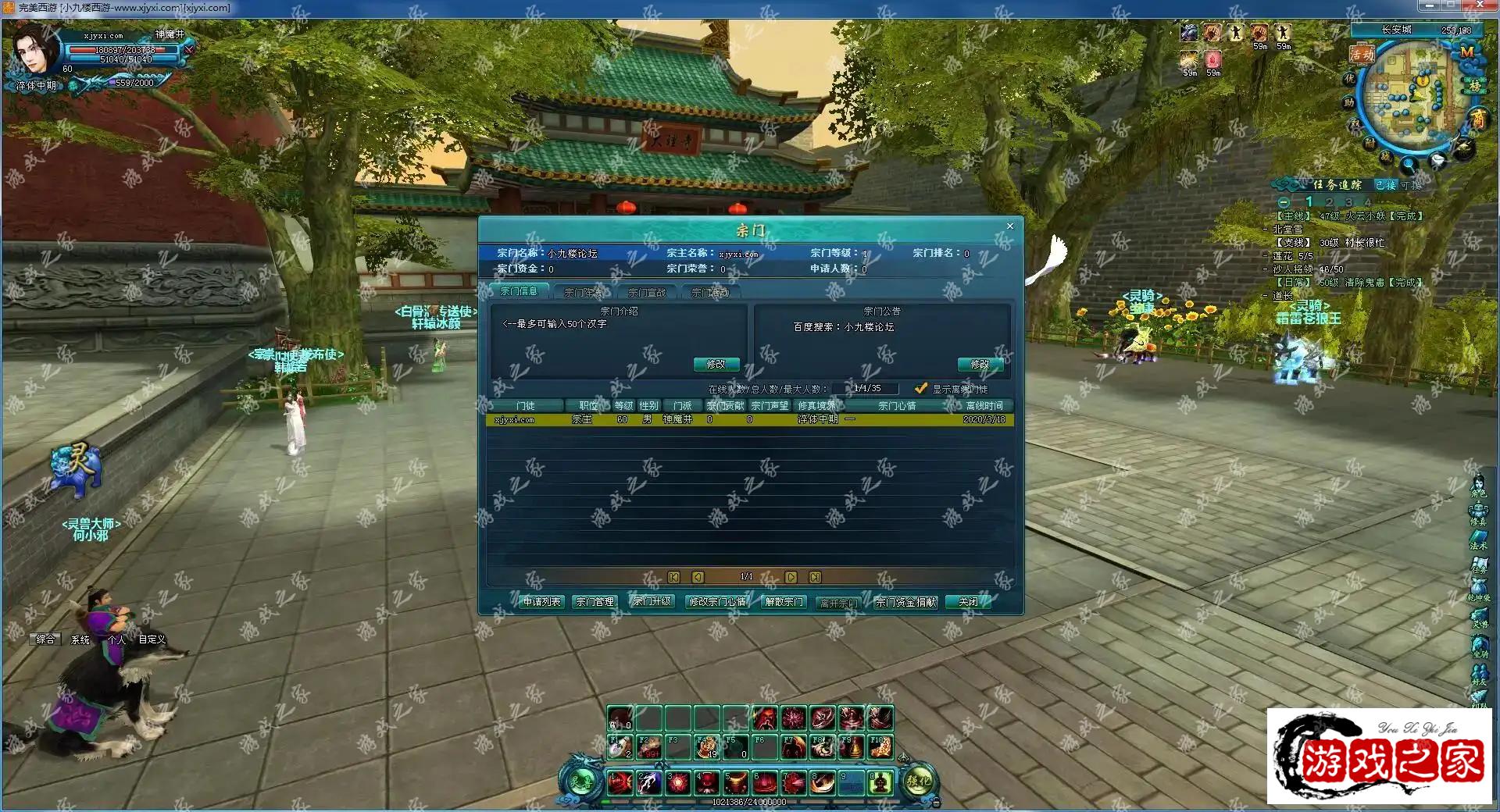The width and height of the screenshot is (1500, 812).
Task: Click 修改 under 宗门介绍
Action: point(716,365)
